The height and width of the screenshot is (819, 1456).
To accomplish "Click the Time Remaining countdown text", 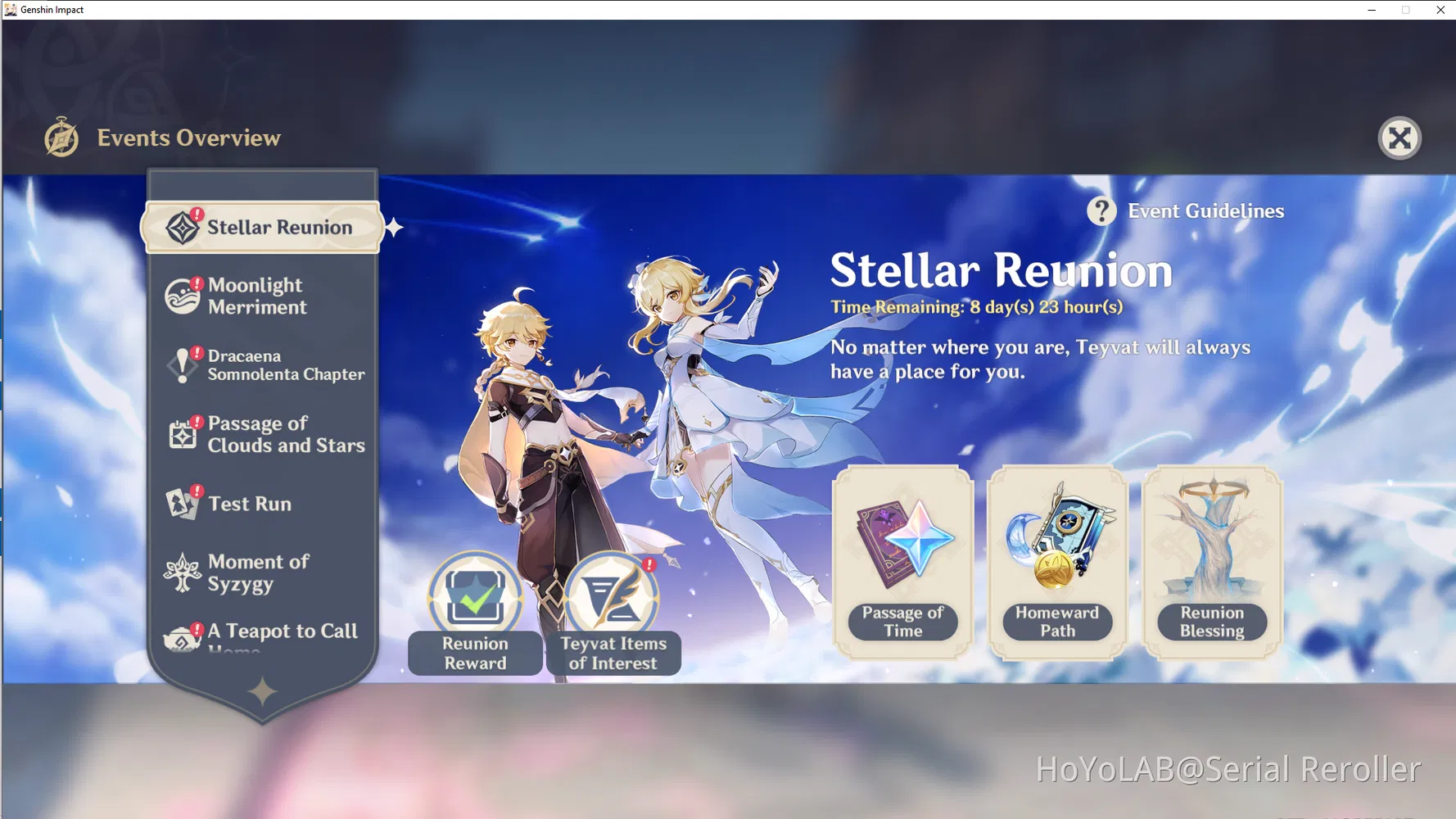I will point(976,307).
